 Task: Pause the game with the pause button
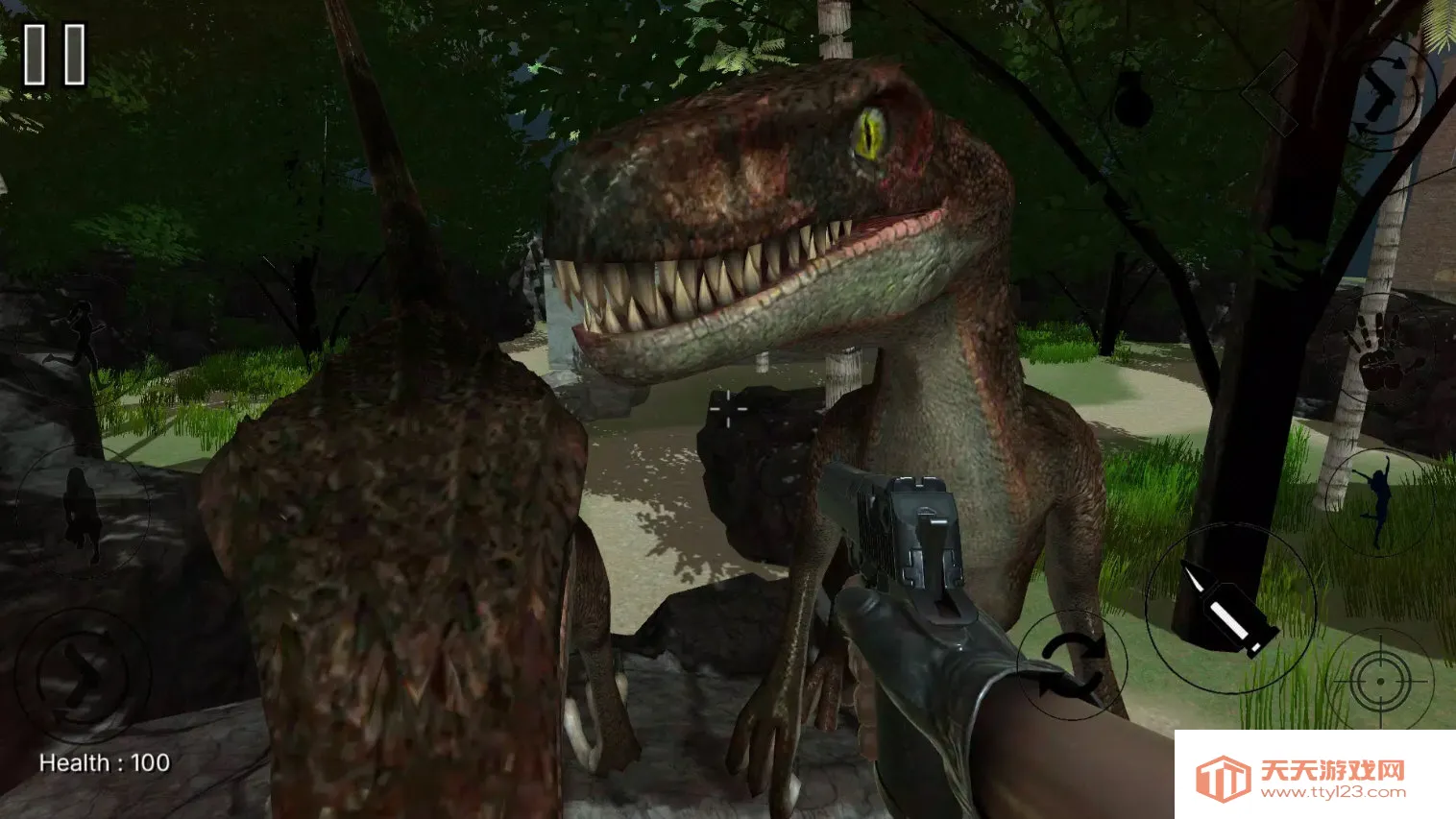pyautogui.click(x=55, y=56)
